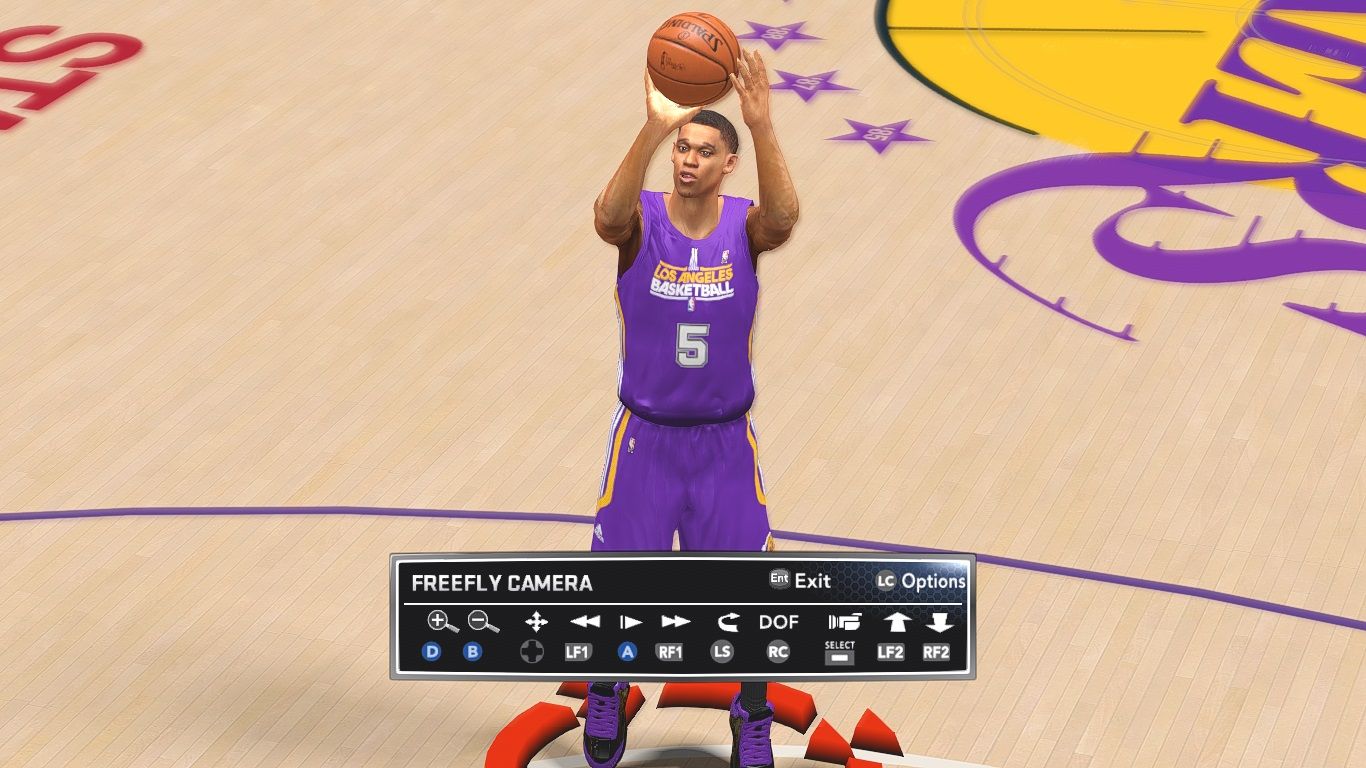Toggle the DOF depth of field control
This screenshot has width=1366, height=768.
pyautogui.click(x=779, y=622)
